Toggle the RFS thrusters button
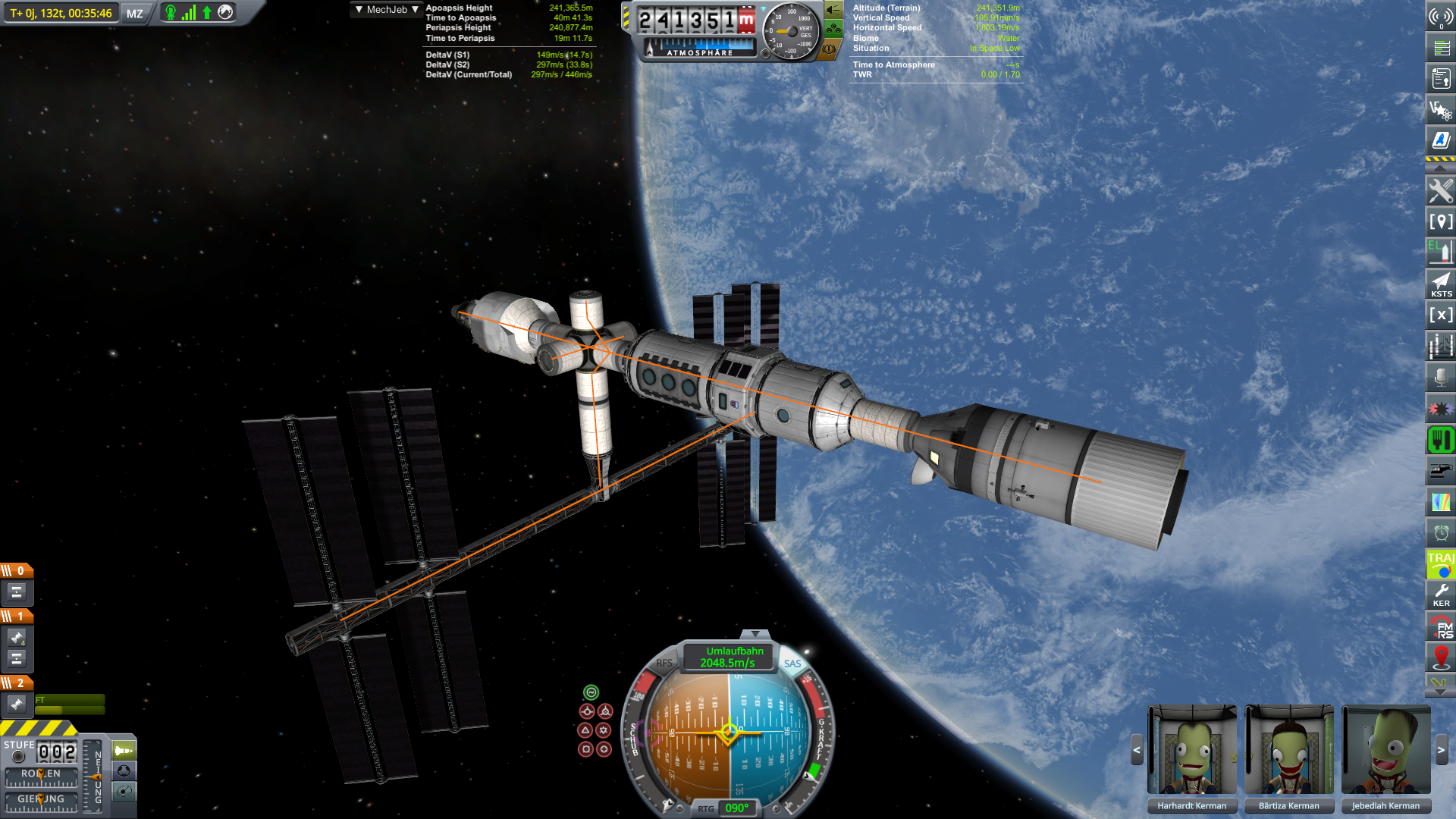Image resolution: width=1456 pixels, height=819 pixels. pyautogui.click(x=664, y=663)
